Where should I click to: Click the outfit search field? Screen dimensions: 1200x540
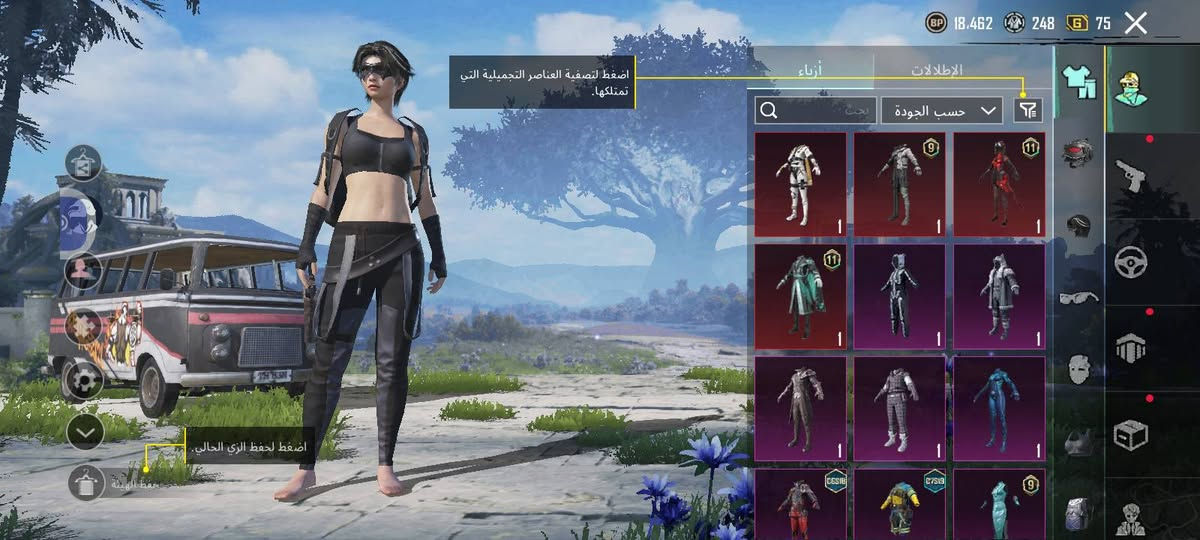[x=815, y=110]
